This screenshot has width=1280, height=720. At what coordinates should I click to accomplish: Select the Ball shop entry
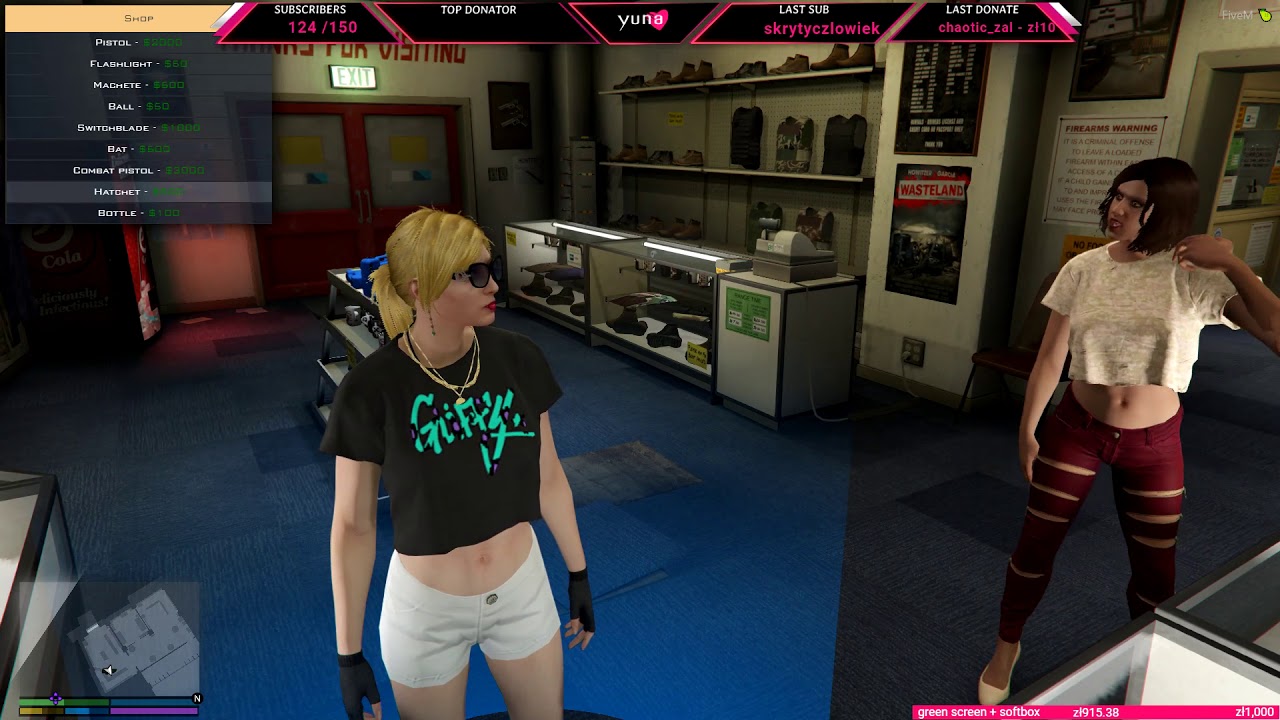click(138, 106)
